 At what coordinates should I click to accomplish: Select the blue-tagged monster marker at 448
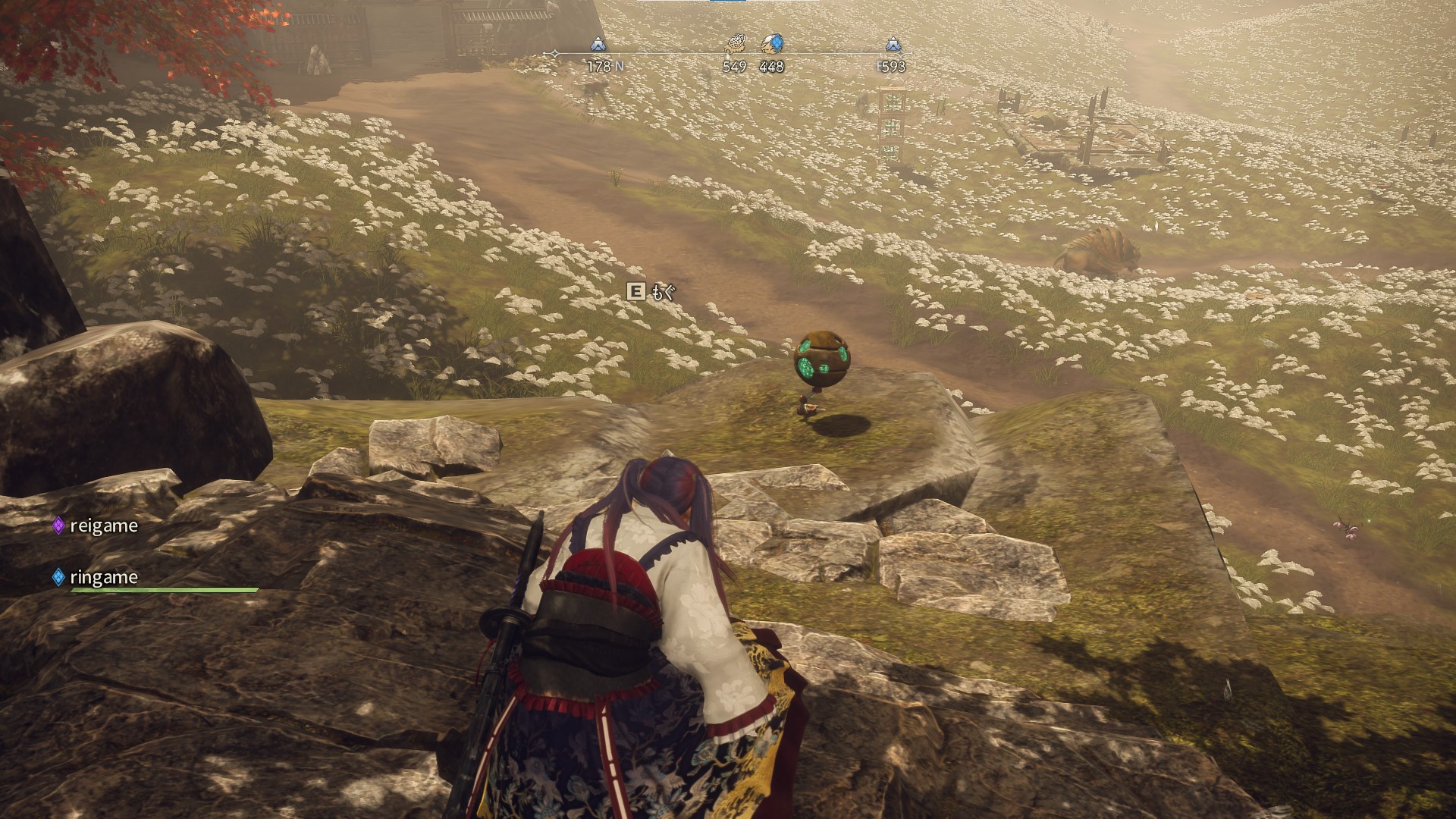(x=772, y=44)
